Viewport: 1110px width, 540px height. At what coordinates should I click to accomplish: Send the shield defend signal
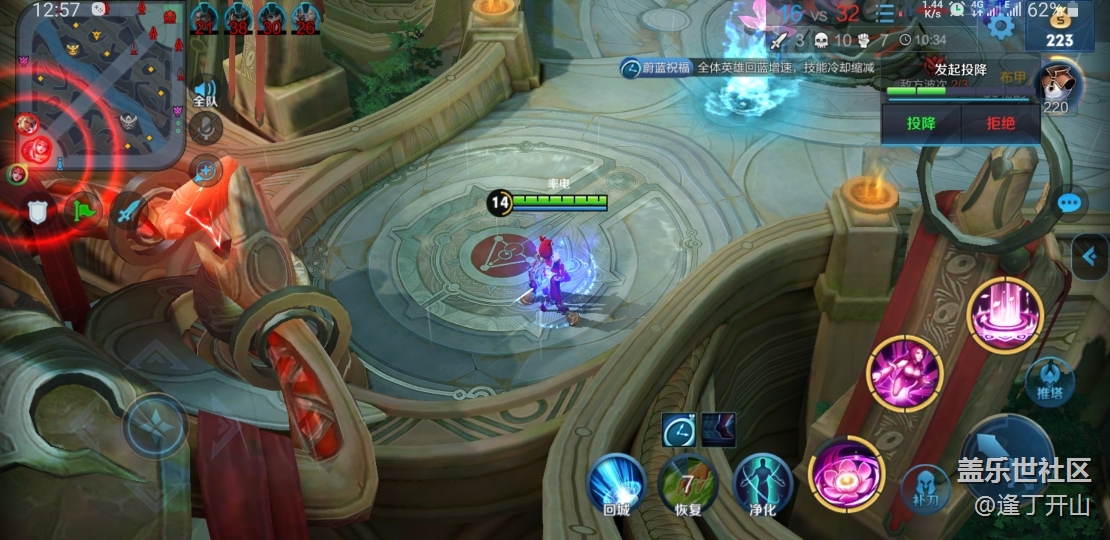38,211
